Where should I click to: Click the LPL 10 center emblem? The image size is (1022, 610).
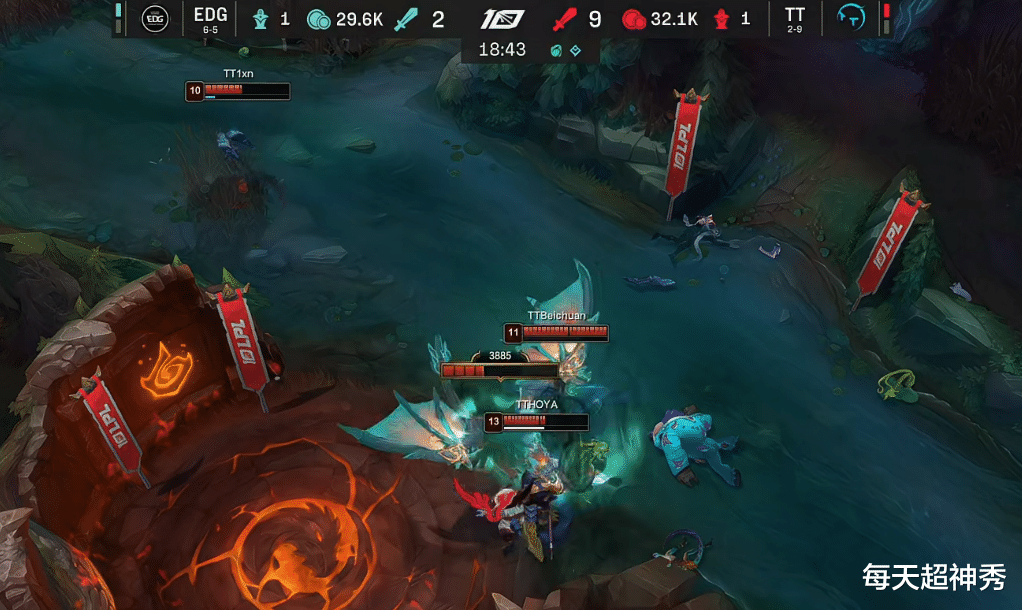[x=503, y=19]
